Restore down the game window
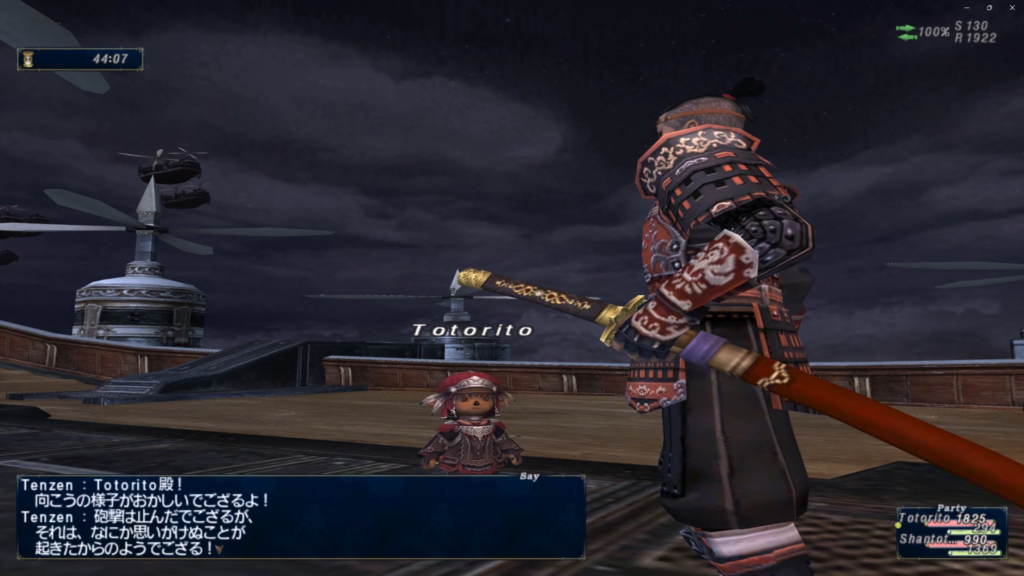 click(x=989, y=8)
